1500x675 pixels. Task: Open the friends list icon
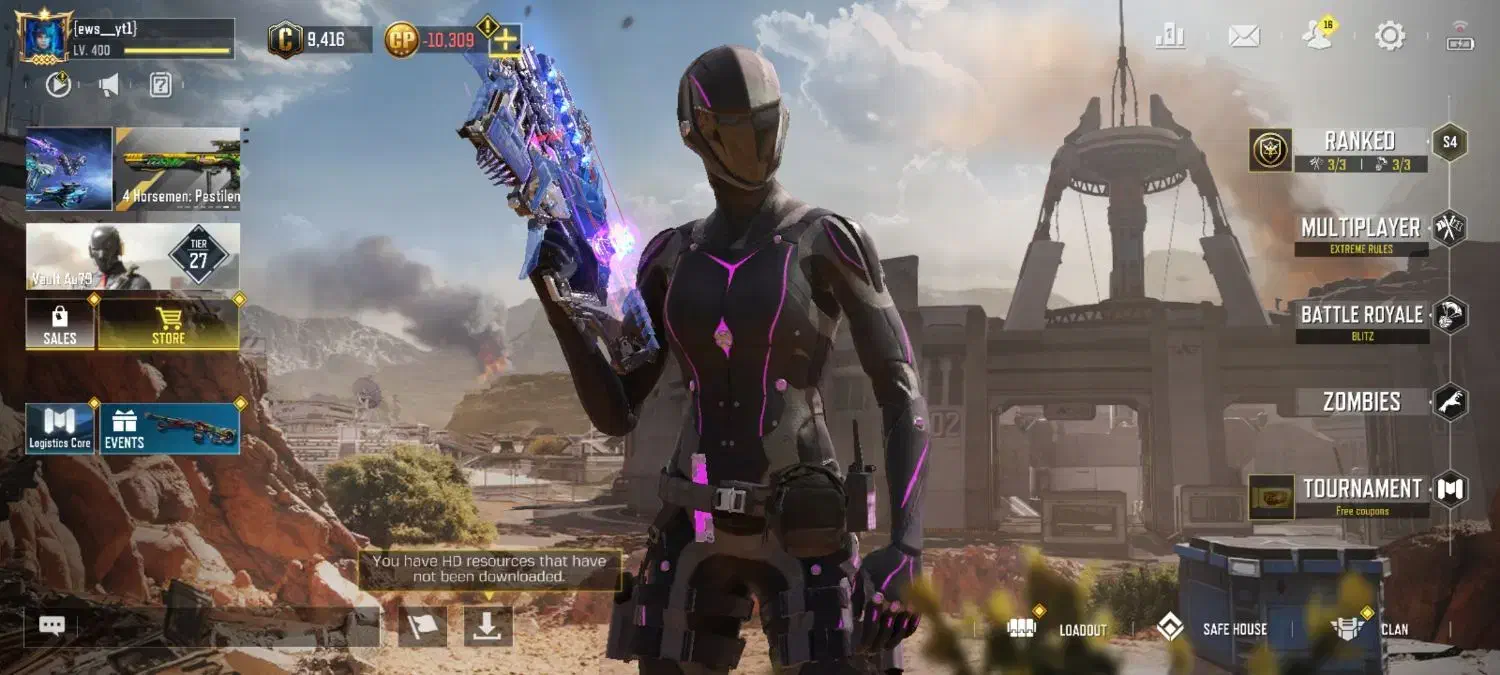tap(1318, 37)
